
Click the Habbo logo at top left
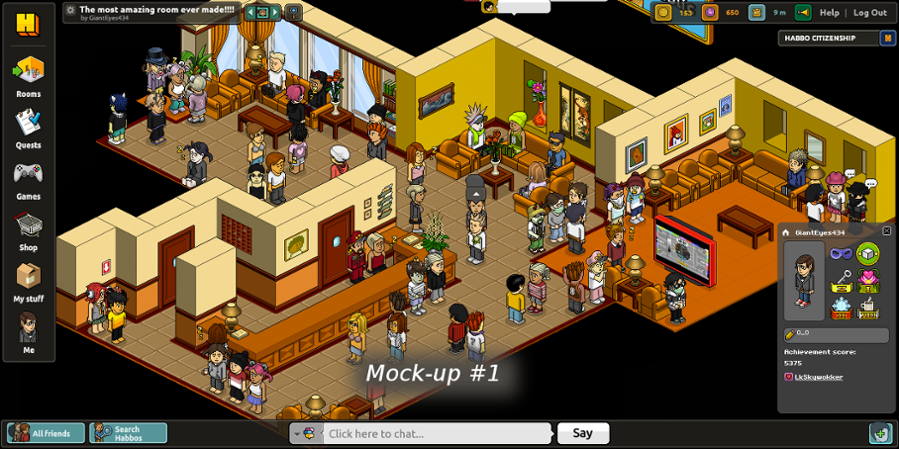coord(27,23)
